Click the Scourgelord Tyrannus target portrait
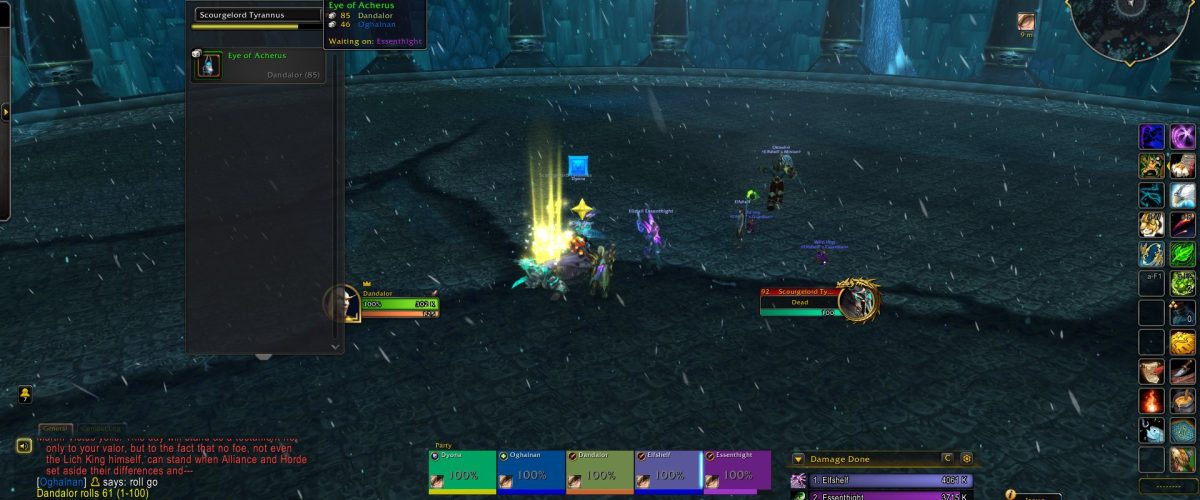The image size is (1200, 500). (x=857, y=299)
